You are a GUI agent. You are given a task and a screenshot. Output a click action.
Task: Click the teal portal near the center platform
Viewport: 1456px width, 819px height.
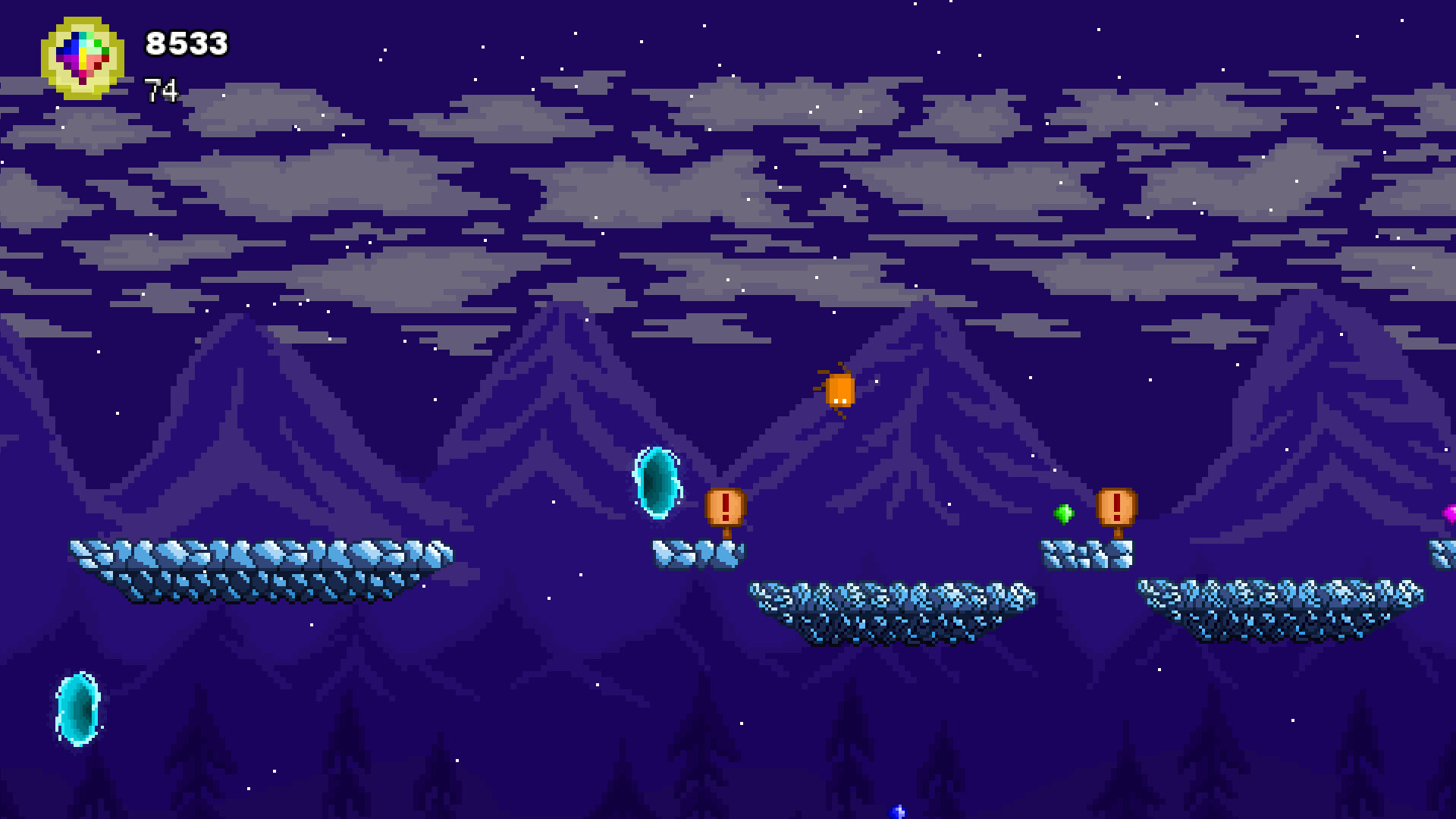[655, 482]
